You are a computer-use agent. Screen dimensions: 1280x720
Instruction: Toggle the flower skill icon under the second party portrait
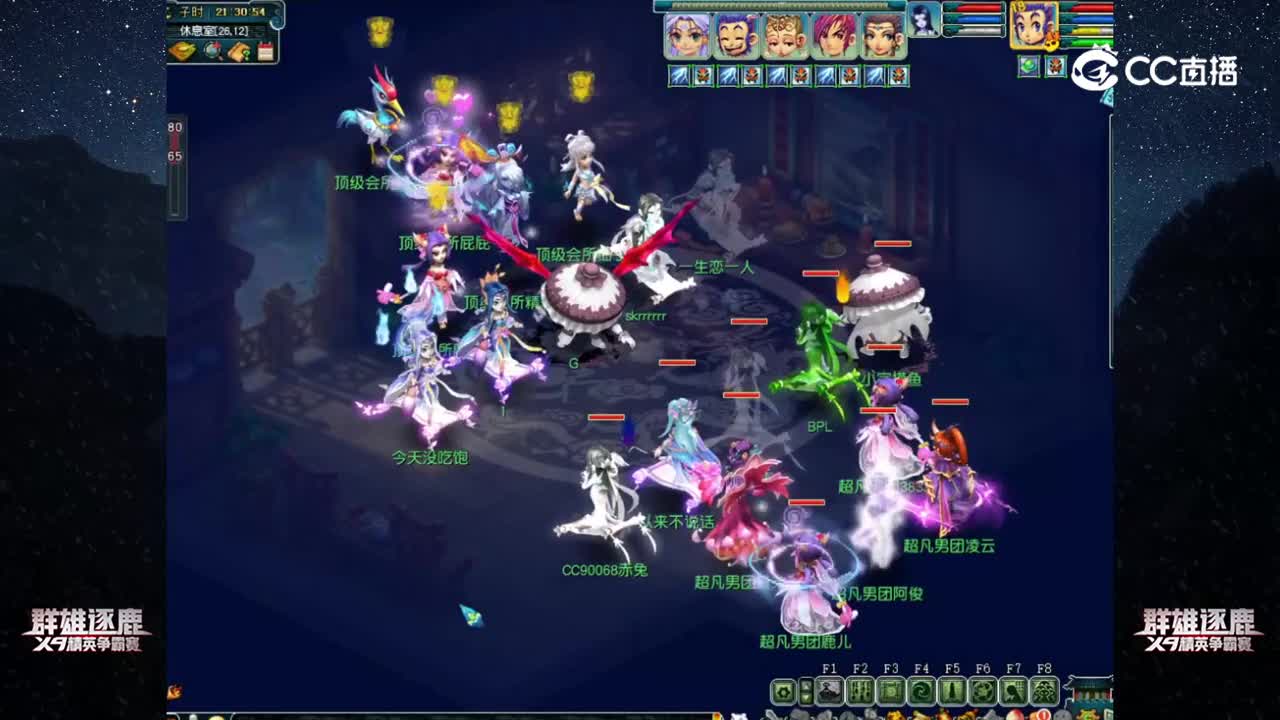pyautogui.click(x=750, y=75)
